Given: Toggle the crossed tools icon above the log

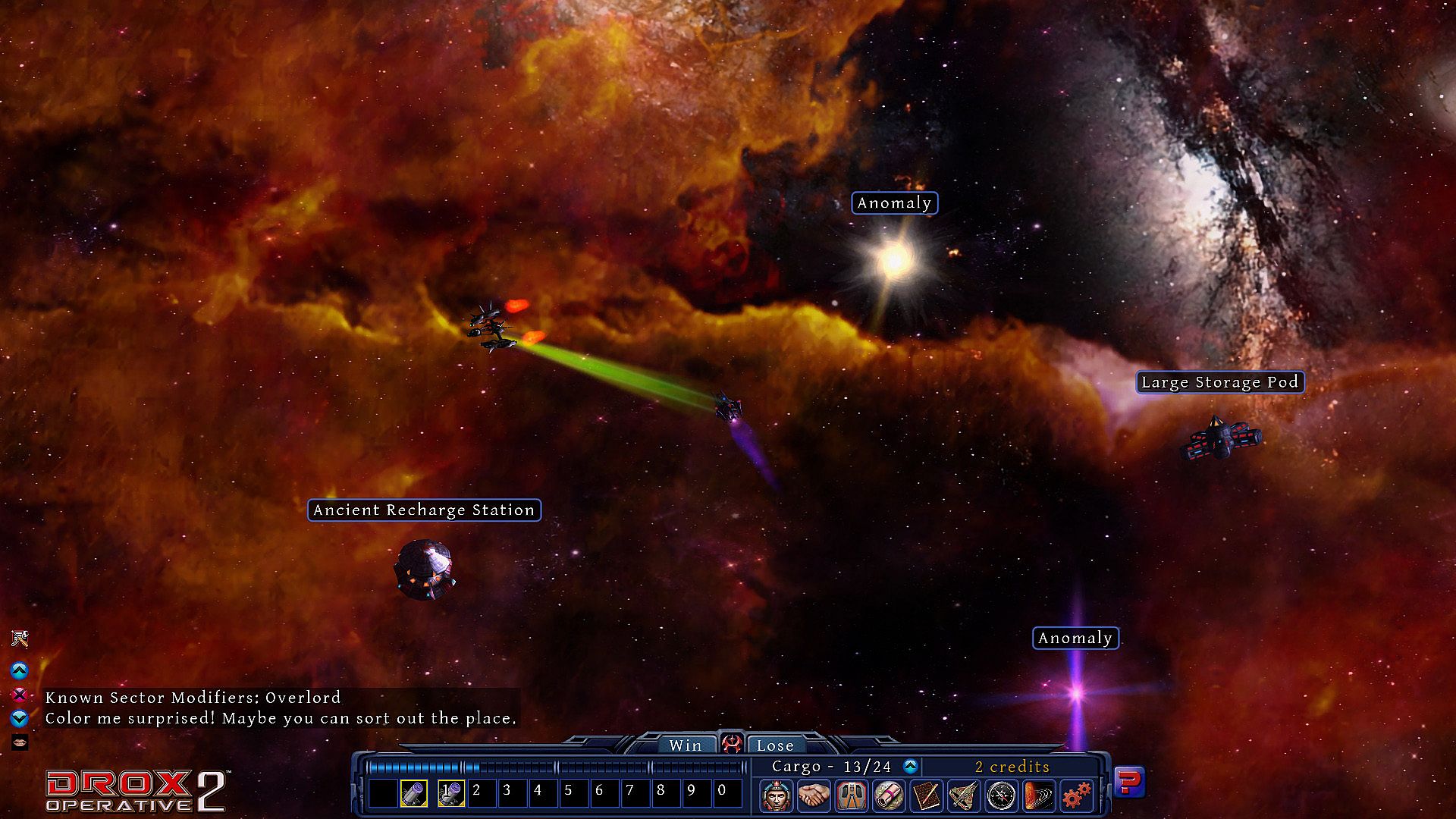Looking at the screenshot, I should pyautogui.click(x=20, y=639).
